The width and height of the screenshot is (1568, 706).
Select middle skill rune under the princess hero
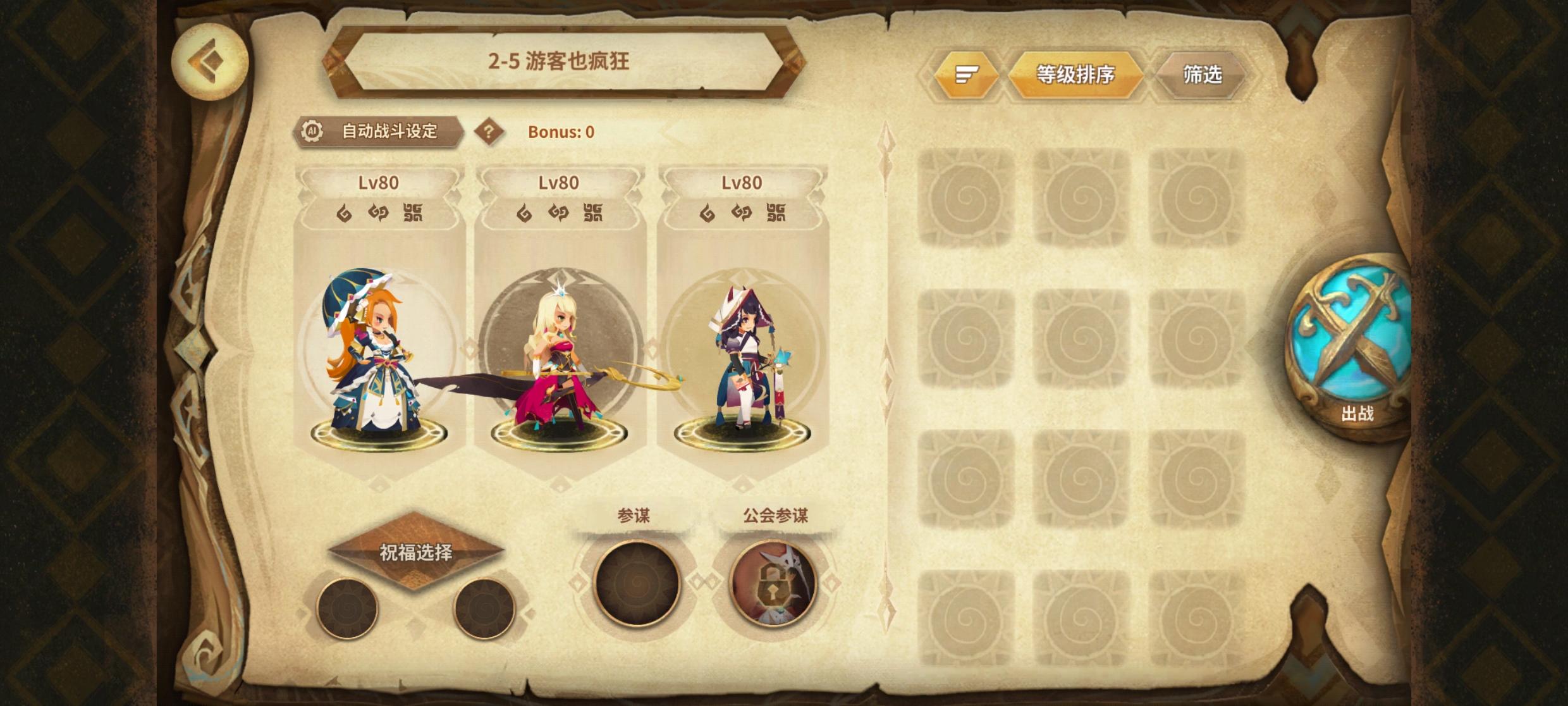coord(560,213)
